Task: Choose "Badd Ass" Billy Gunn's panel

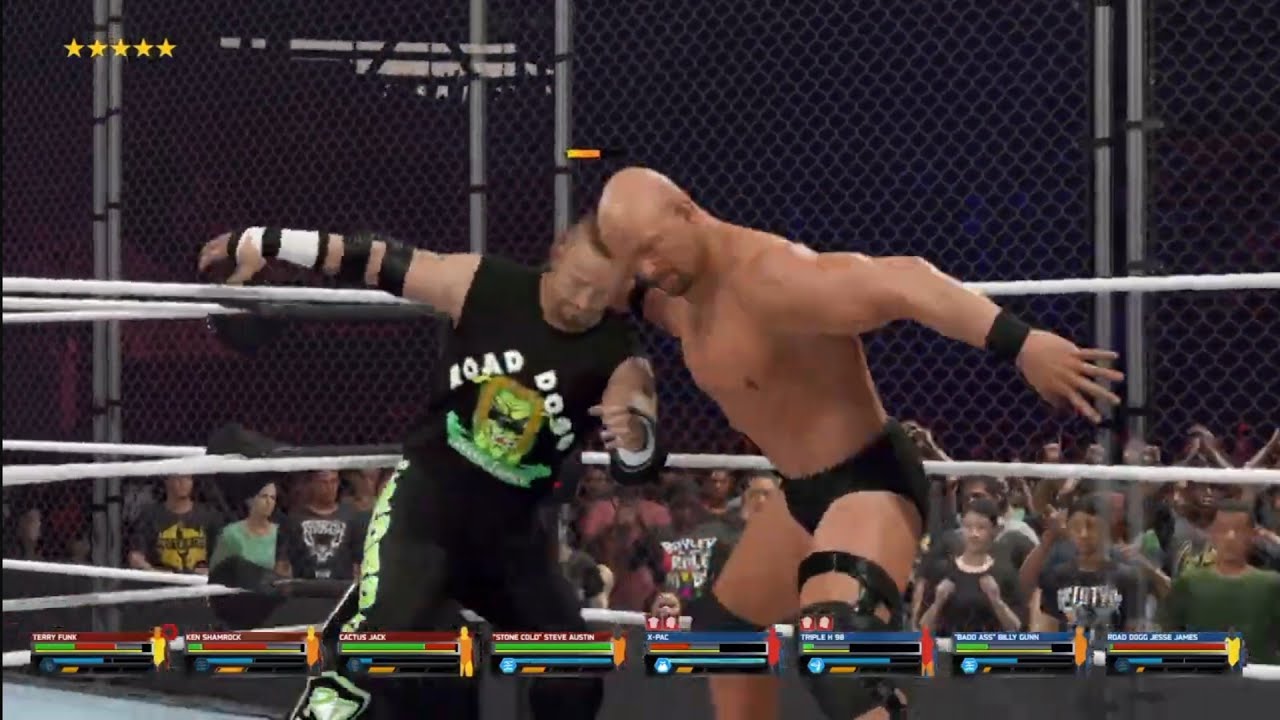Action: pyautogui.click(x=1021, y=651)
